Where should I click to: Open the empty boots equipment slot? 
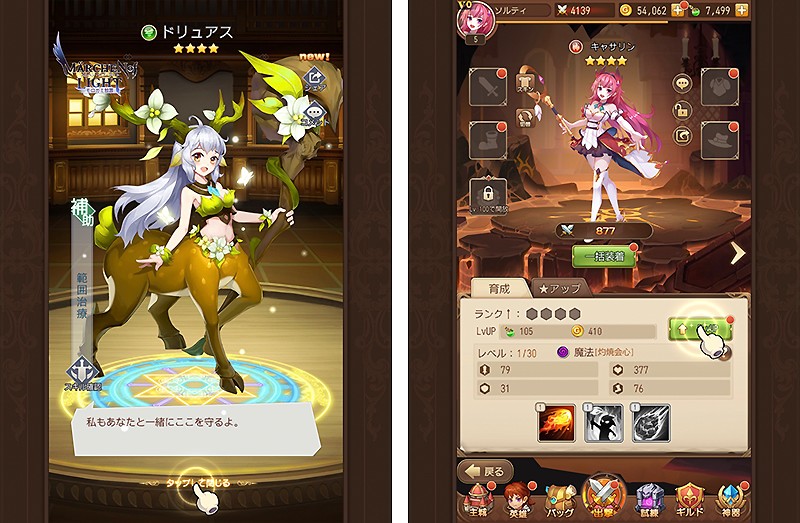click(491, 140)
